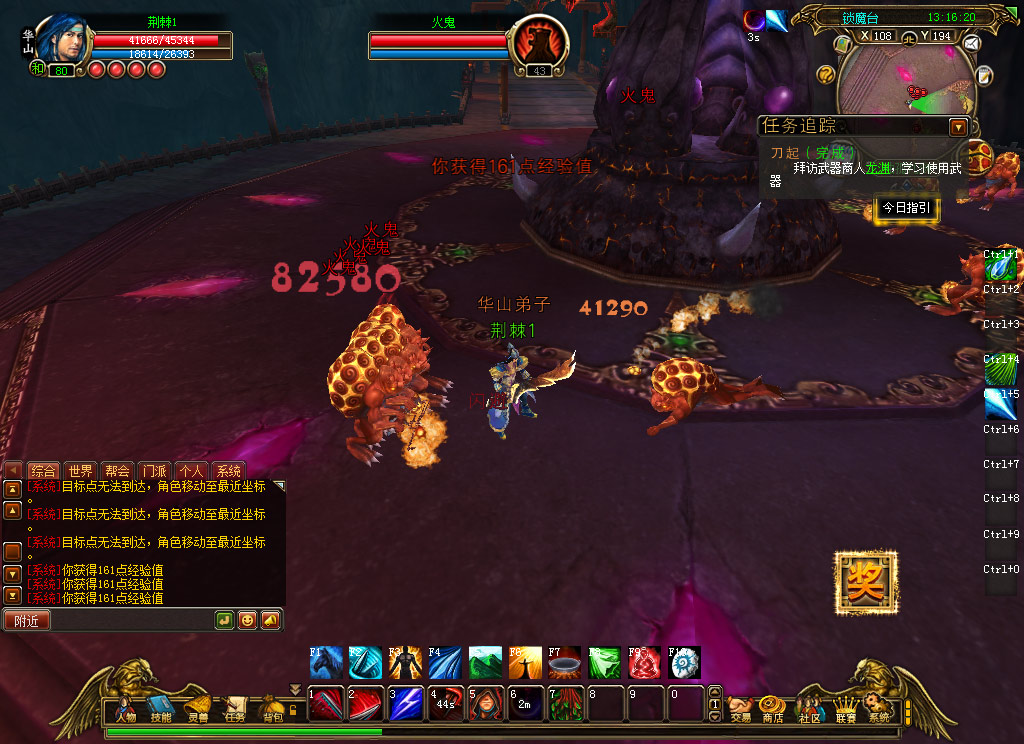The width and height of the screenshot is (1024, 744).
Task: Open the 商店 shop button
Action: point(772,710)
